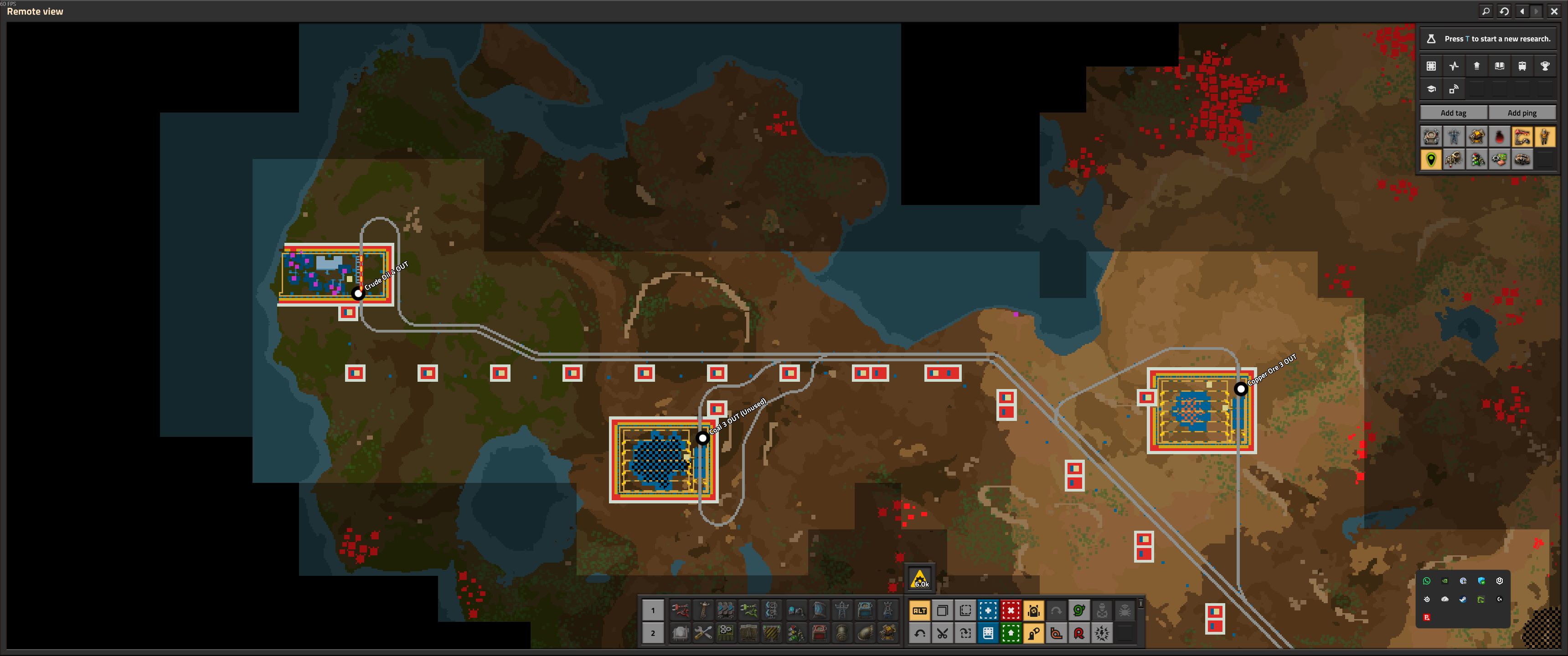This screenshot has height=656, width=1568.
Task: Open the trains overview
Action: pyautogui.click(x=1522, y=66)
